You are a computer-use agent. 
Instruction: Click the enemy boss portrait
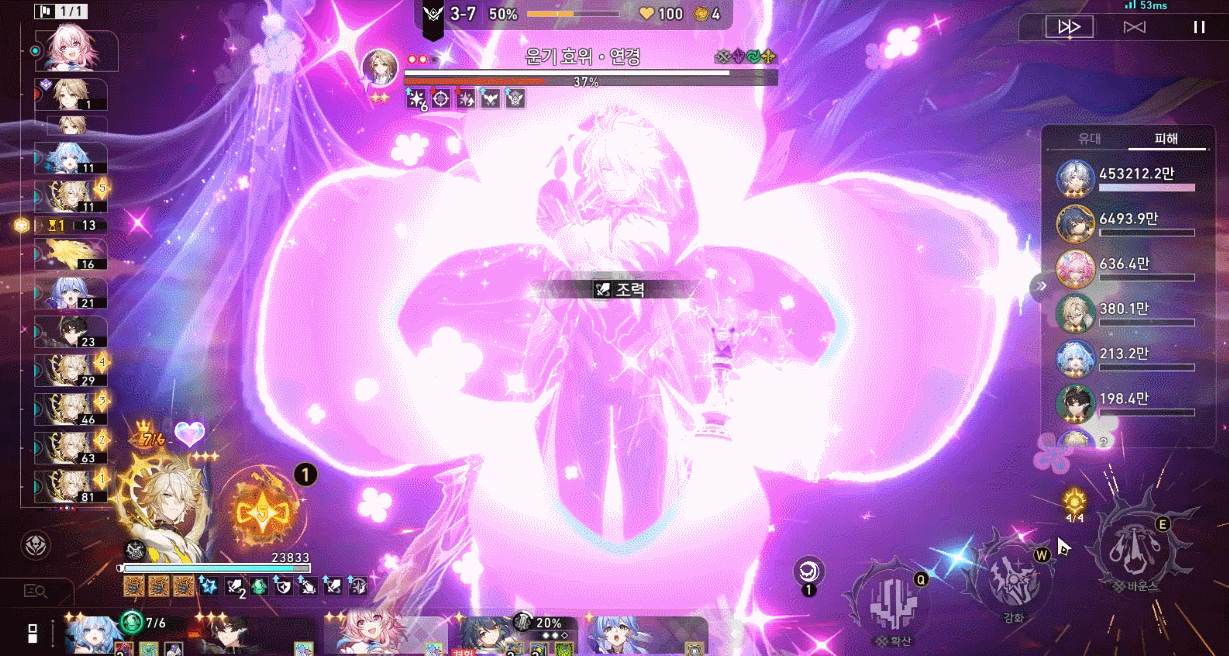(x=380, y=67)
